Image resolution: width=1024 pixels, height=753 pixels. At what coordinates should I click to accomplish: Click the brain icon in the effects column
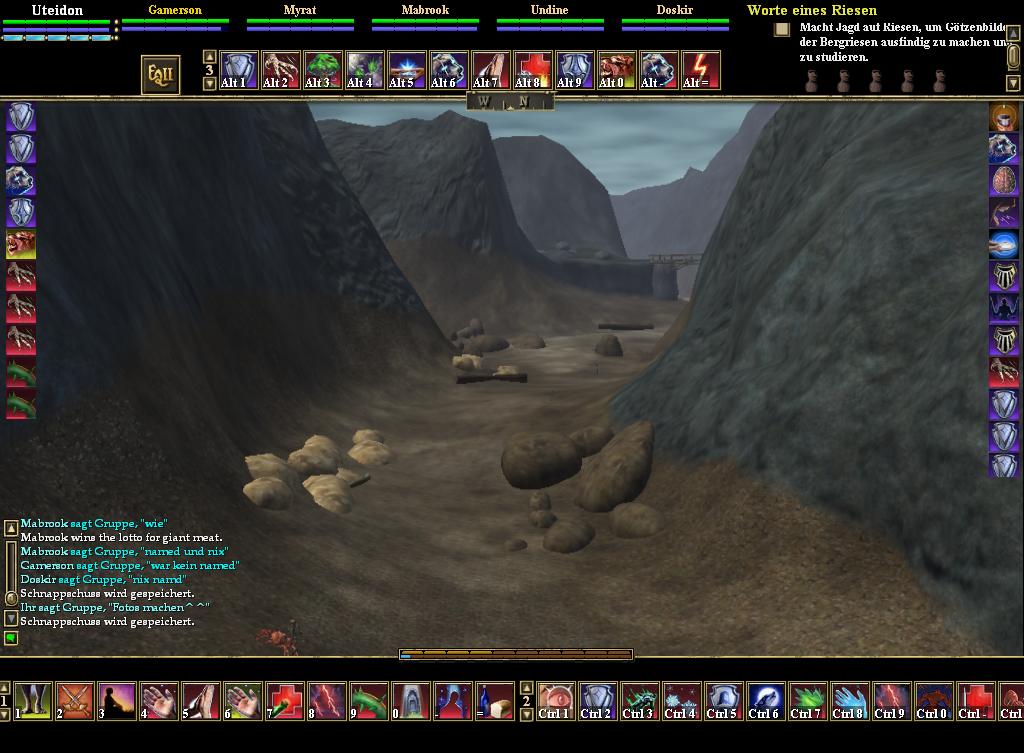(x=1004, y=180)
